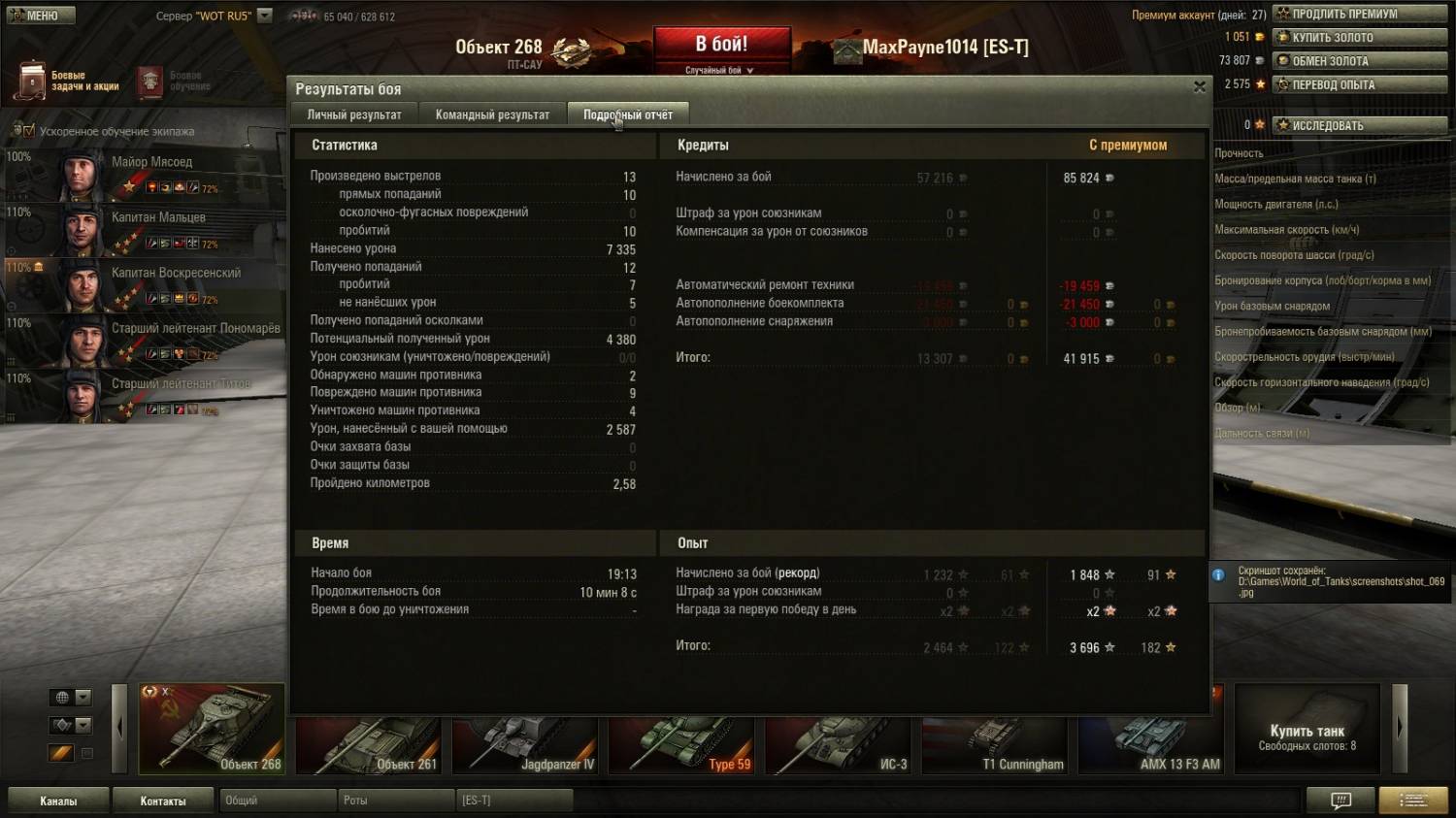Choose Купить золото button
This screenshot has width=1456, height=818.
pos(1359,37)
